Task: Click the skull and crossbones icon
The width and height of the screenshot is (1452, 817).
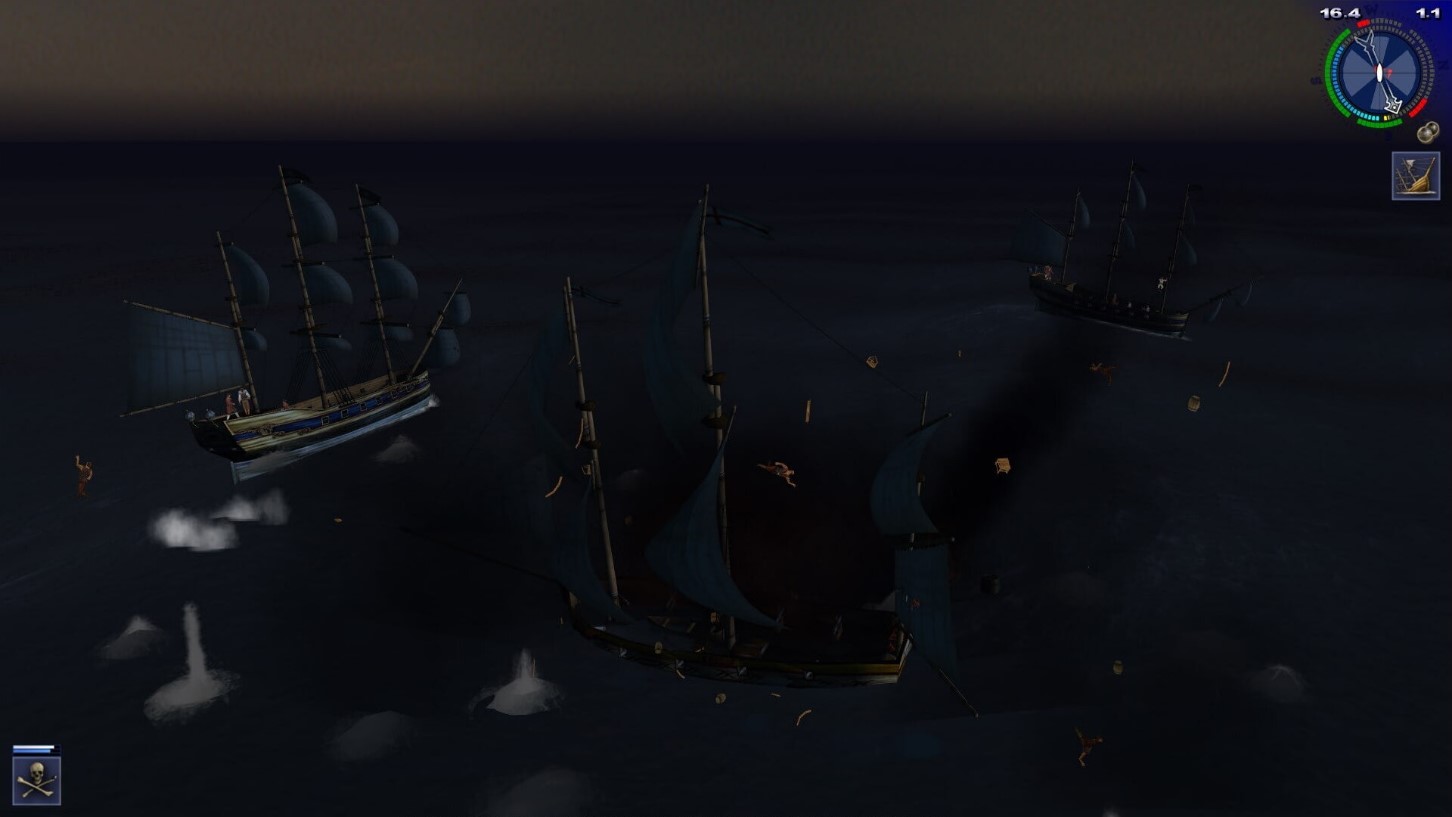Action: point(37,780)
